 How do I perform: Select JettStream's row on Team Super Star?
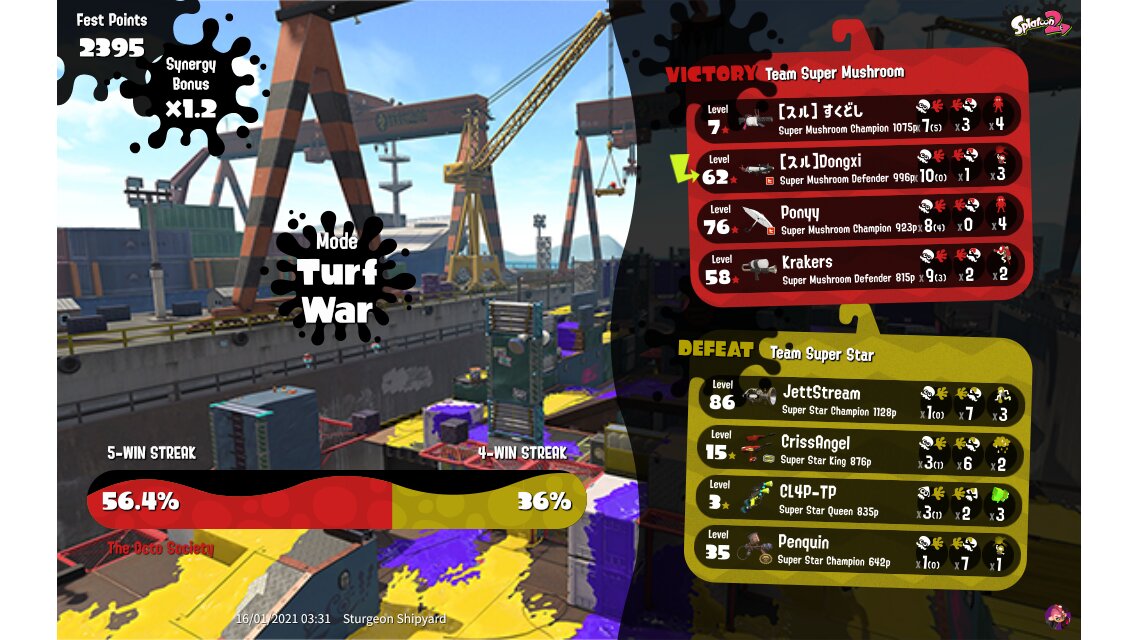point(860,400)
